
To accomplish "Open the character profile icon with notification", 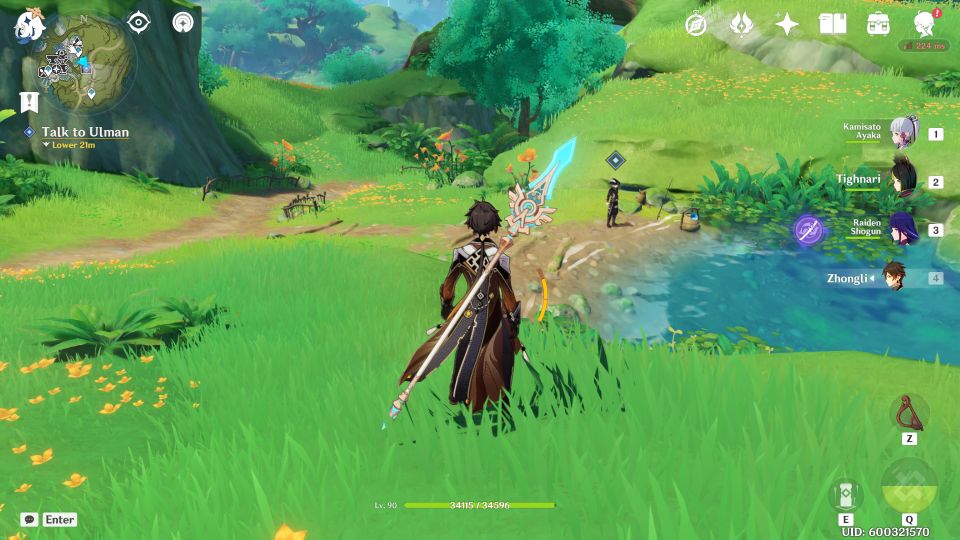I will [925, 24].
